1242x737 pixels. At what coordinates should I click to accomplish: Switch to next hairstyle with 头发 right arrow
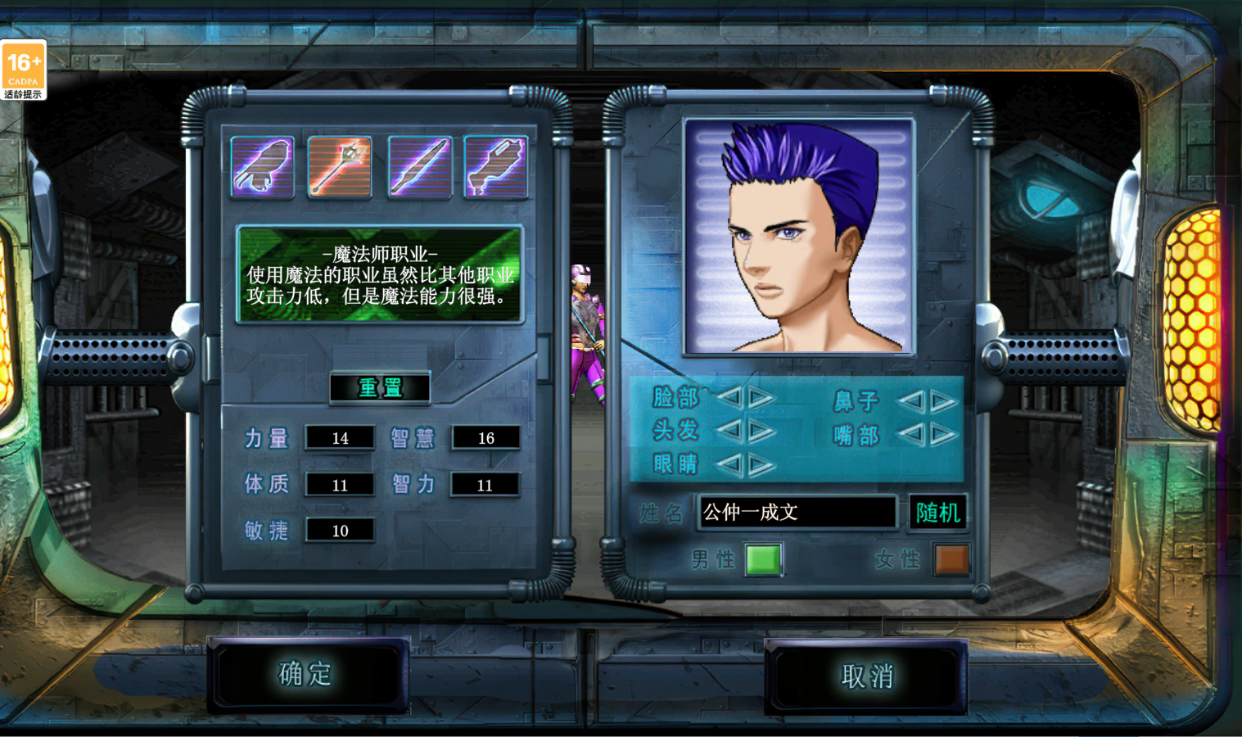click(x=762, y=431)
